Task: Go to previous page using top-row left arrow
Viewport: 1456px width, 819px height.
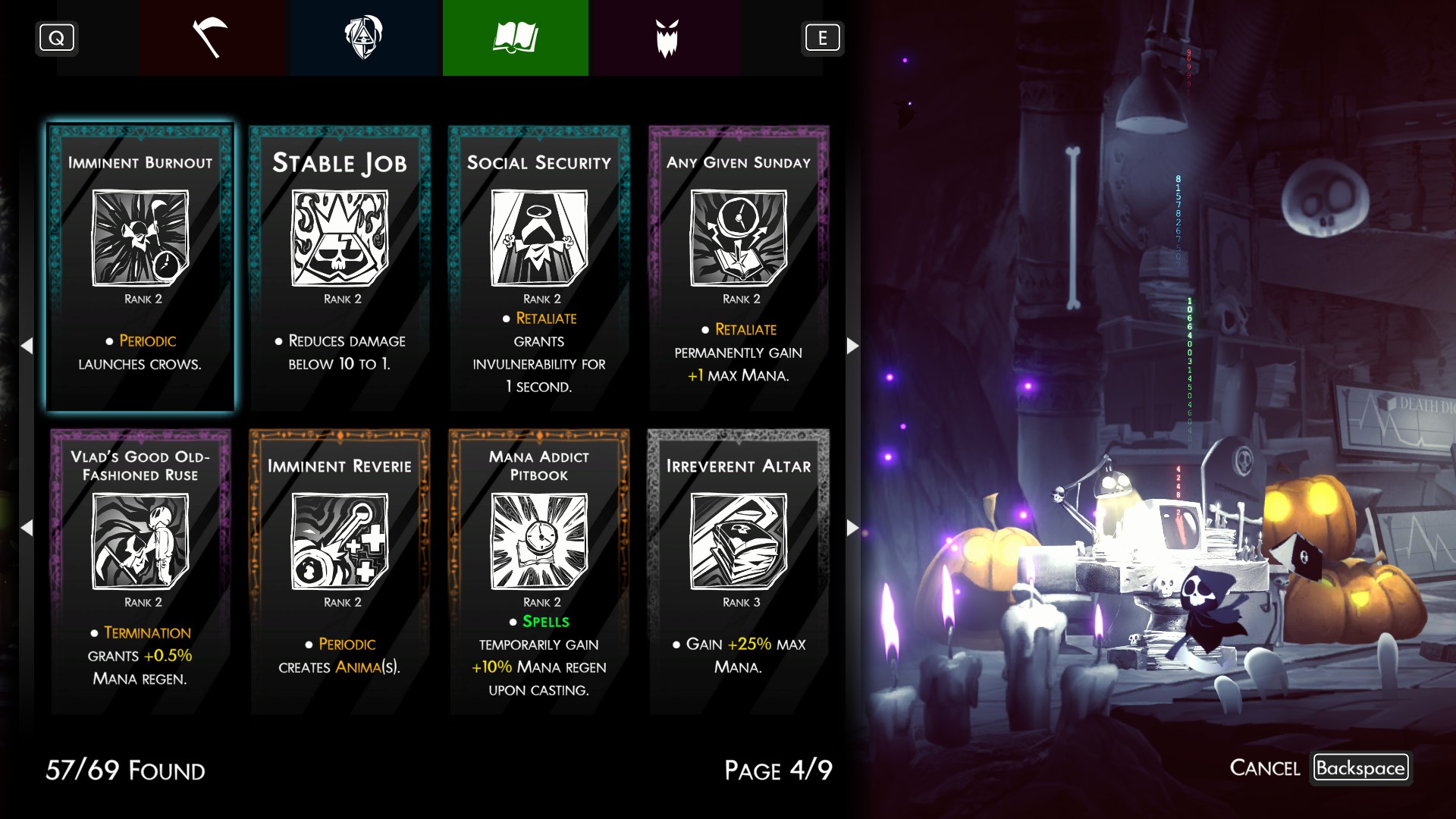Action: 27,346
